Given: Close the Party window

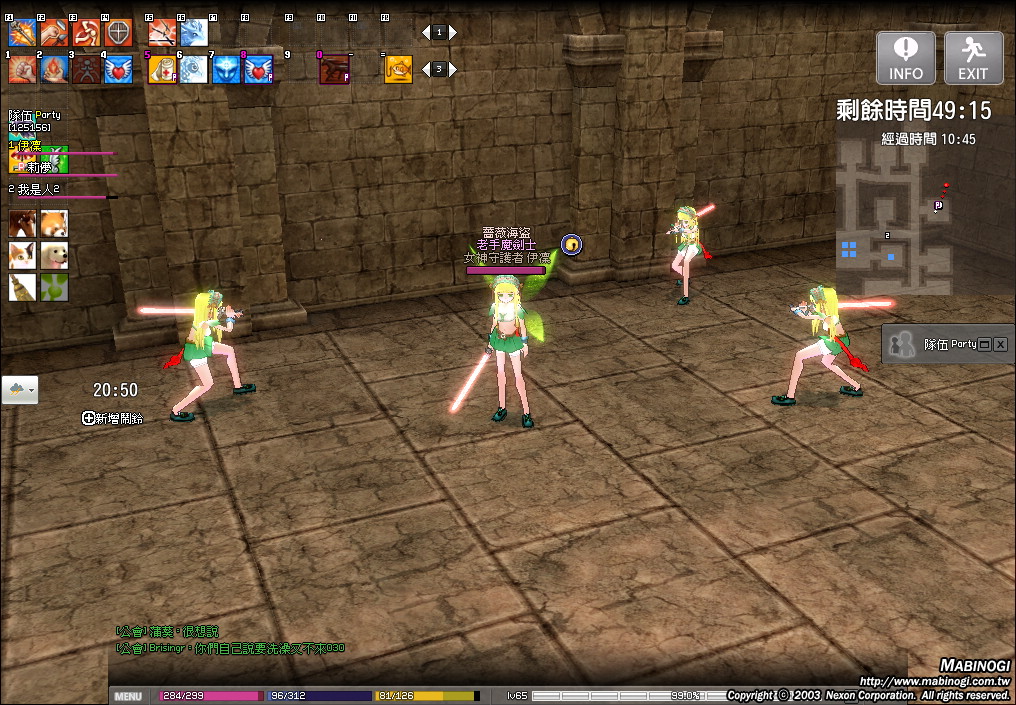Looking at the screenshot, I should [x=1000, y=344].
